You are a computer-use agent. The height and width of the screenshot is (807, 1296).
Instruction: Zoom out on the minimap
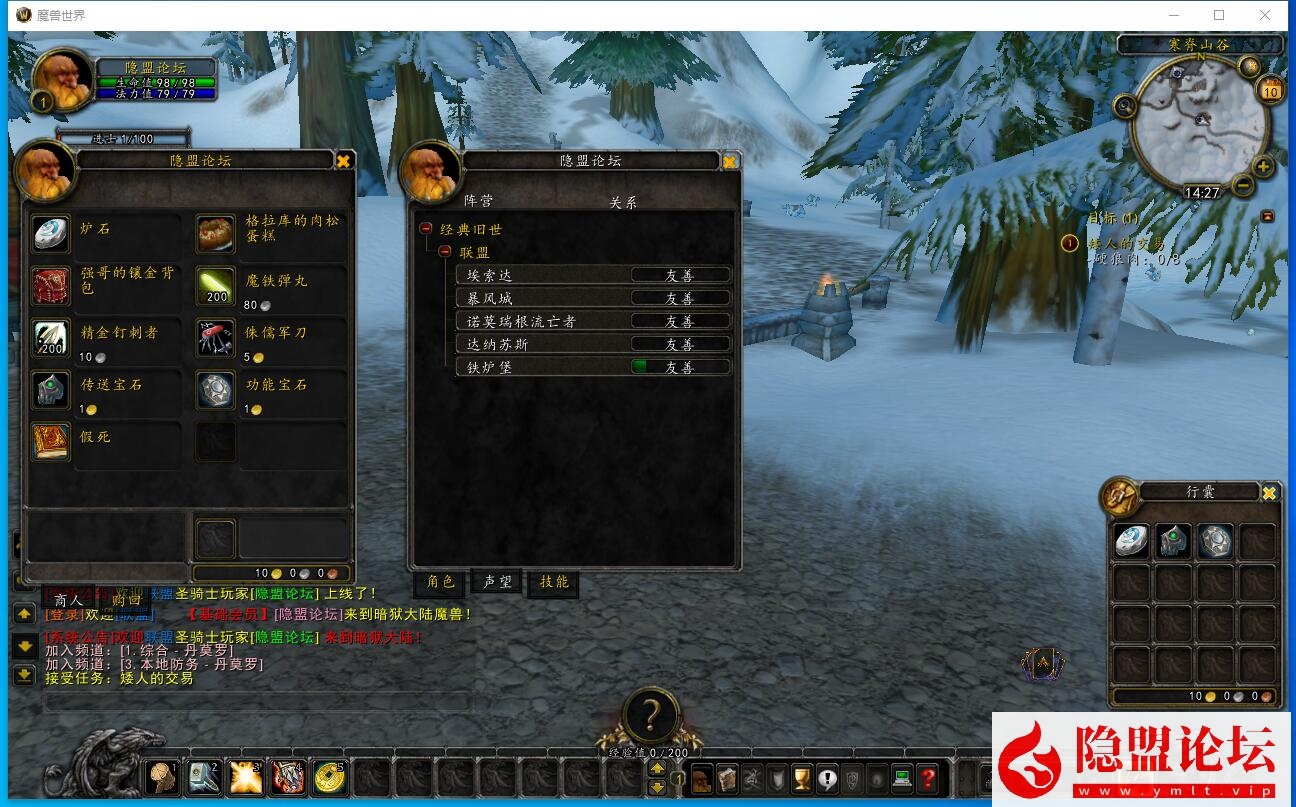pos(1243,185)
